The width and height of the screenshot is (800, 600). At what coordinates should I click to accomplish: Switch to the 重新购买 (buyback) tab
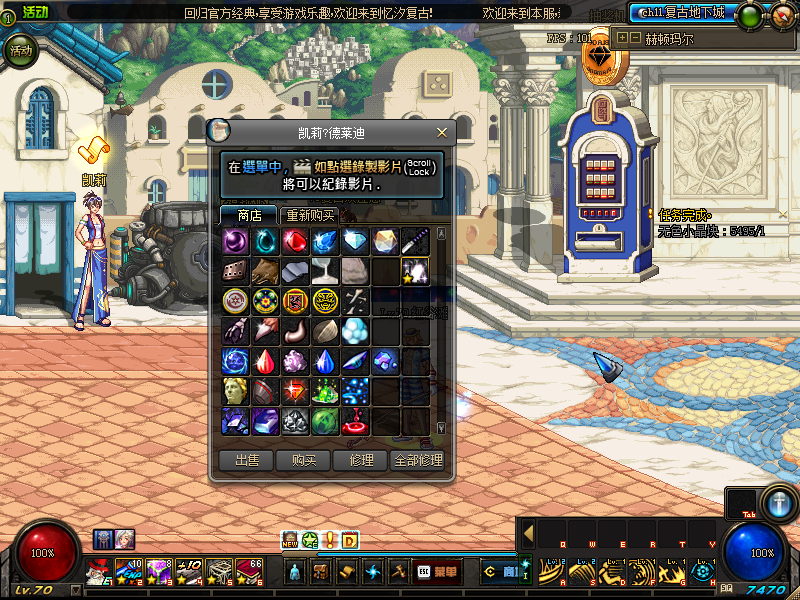310,215
